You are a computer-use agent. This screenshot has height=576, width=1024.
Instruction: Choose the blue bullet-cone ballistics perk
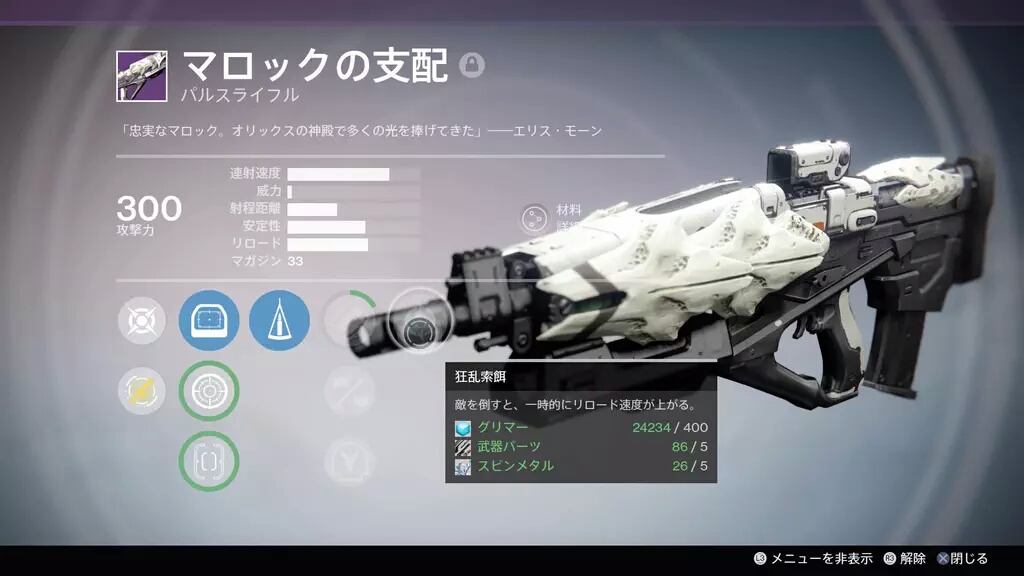279,321
